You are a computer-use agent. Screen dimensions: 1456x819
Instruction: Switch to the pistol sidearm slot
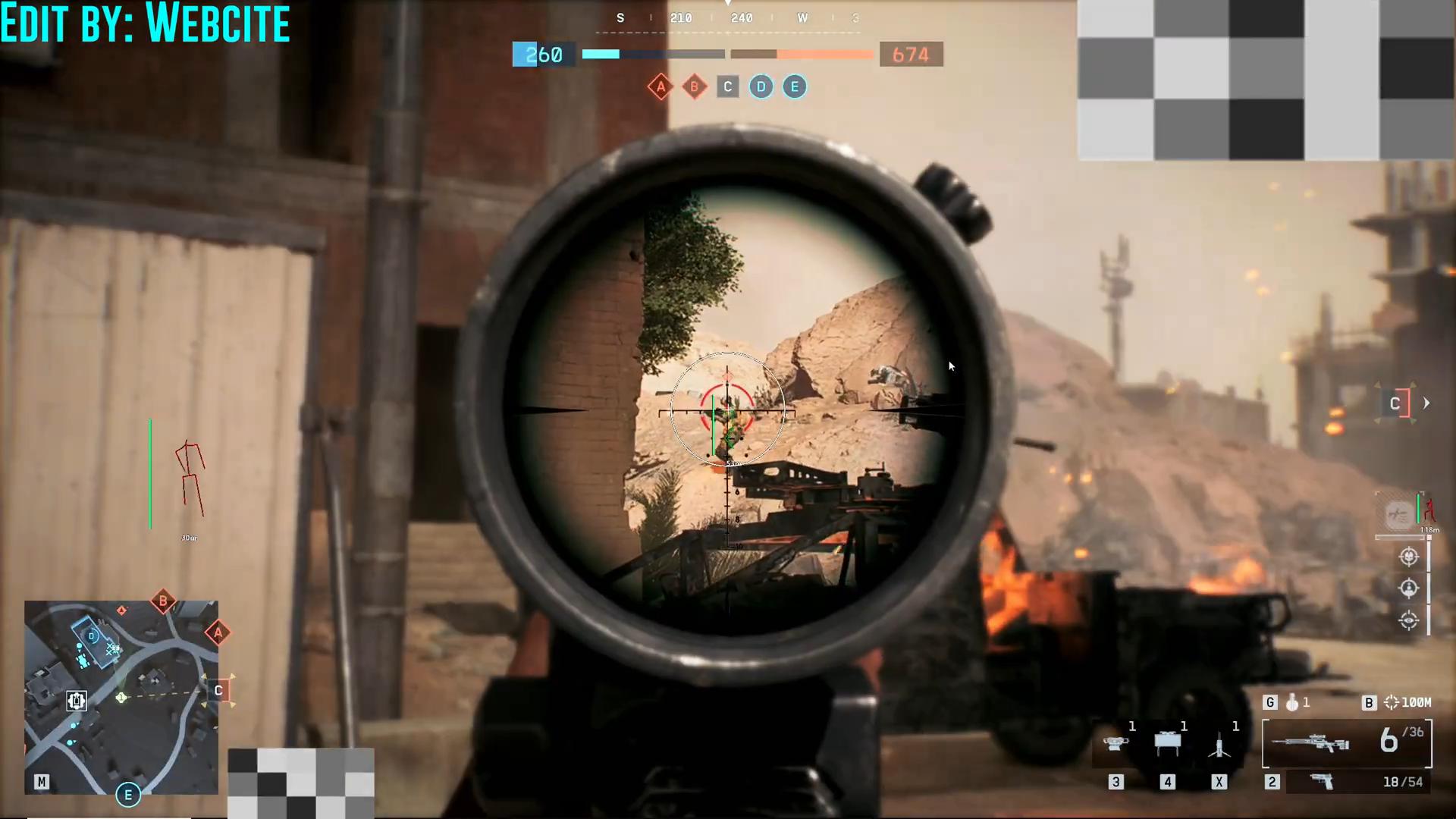pos(1323,782)
